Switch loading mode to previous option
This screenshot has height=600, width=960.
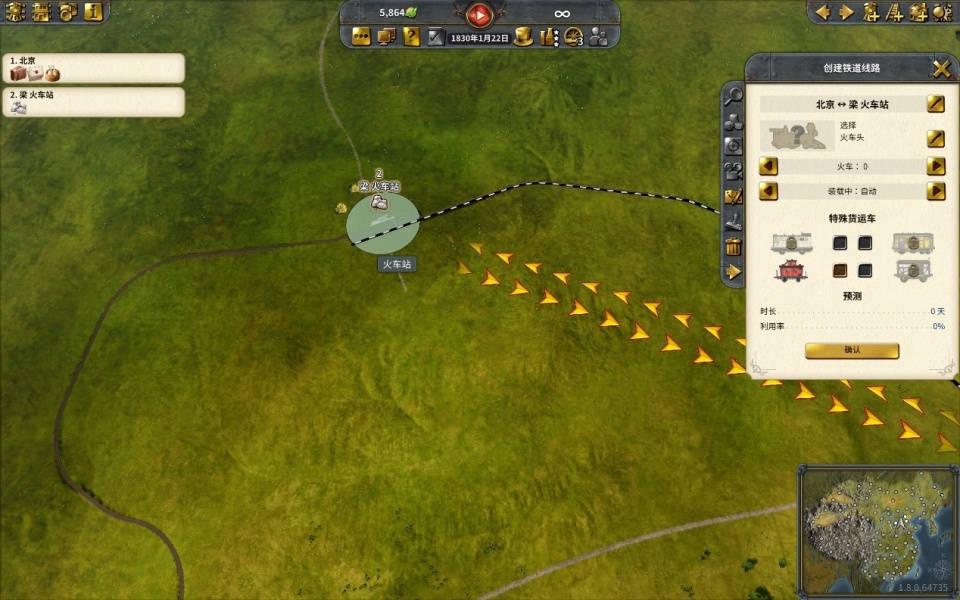coord(769,191)
